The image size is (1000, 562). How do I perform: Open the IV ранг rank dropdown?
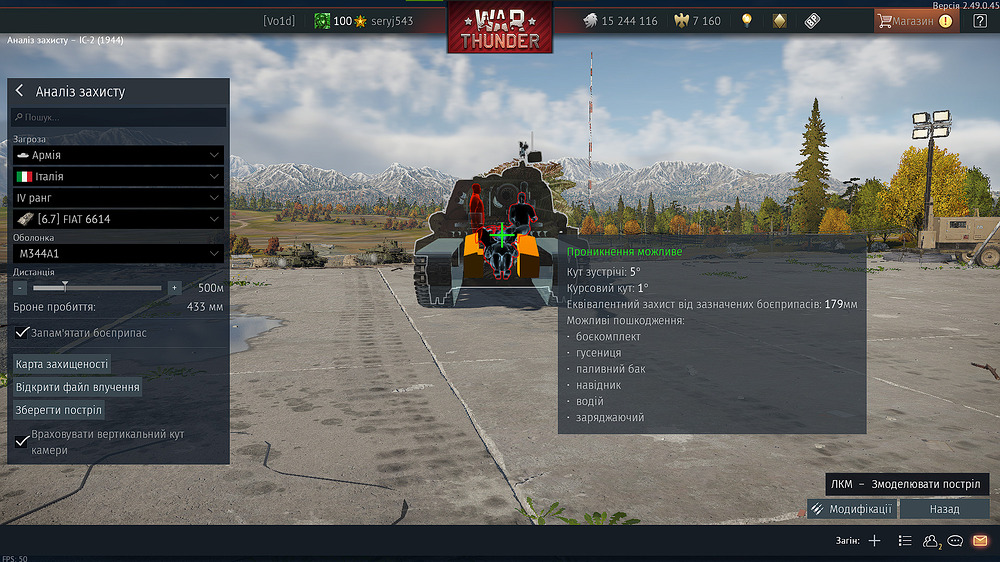118,198
